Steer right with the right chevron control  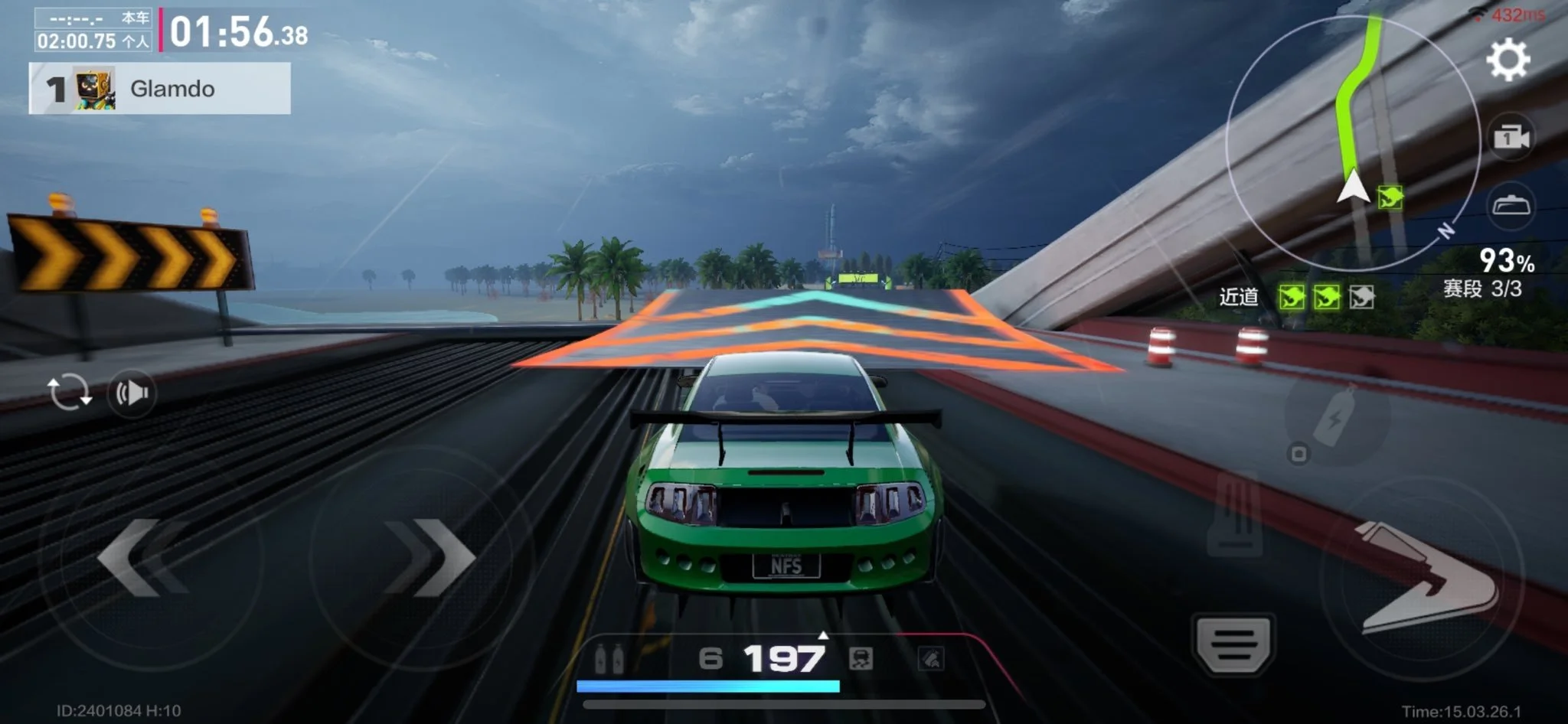(429, 557)
